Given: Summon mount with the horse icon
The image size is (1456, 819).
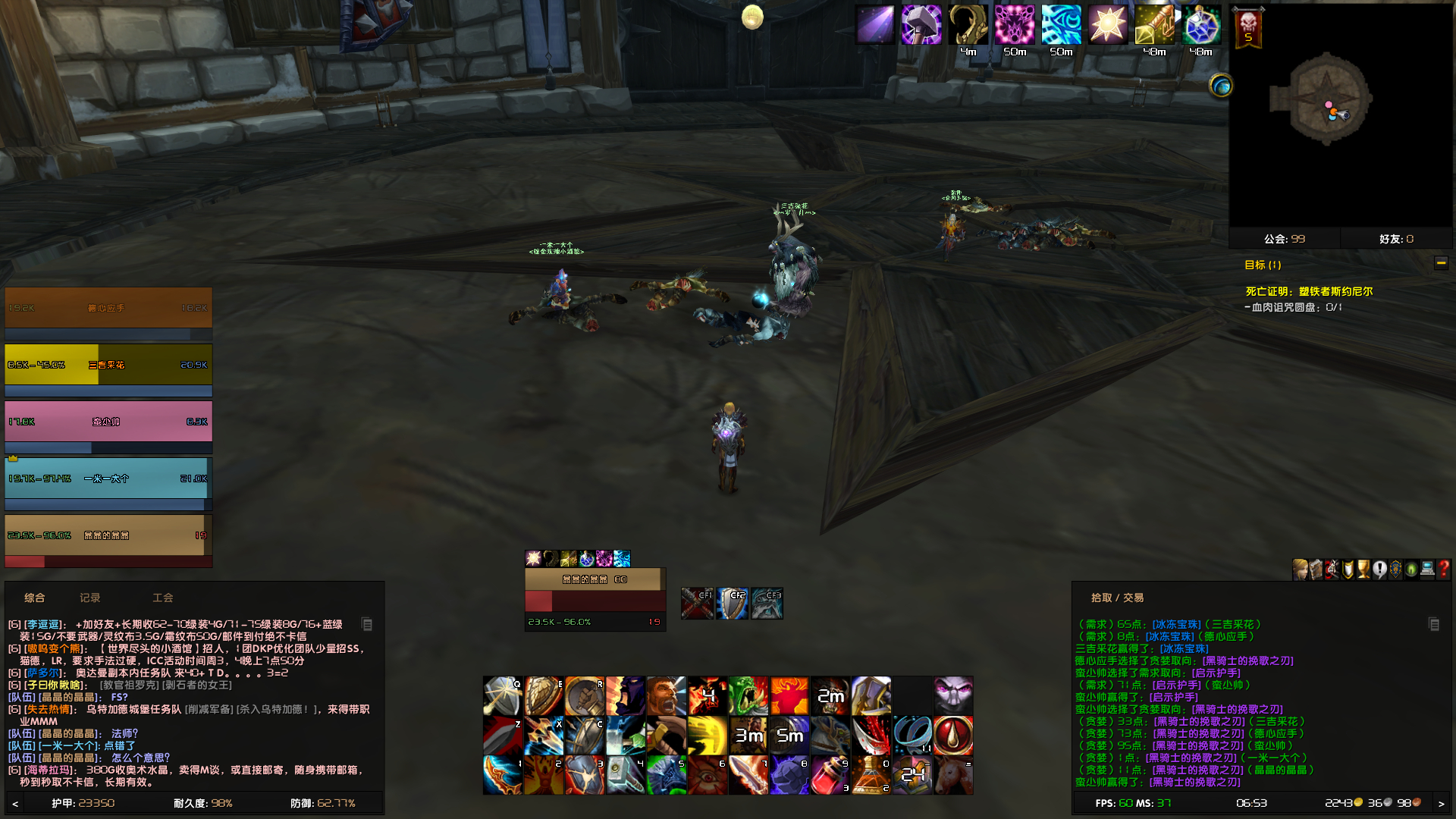Looking at the screenshot, I should click(954, 775).
